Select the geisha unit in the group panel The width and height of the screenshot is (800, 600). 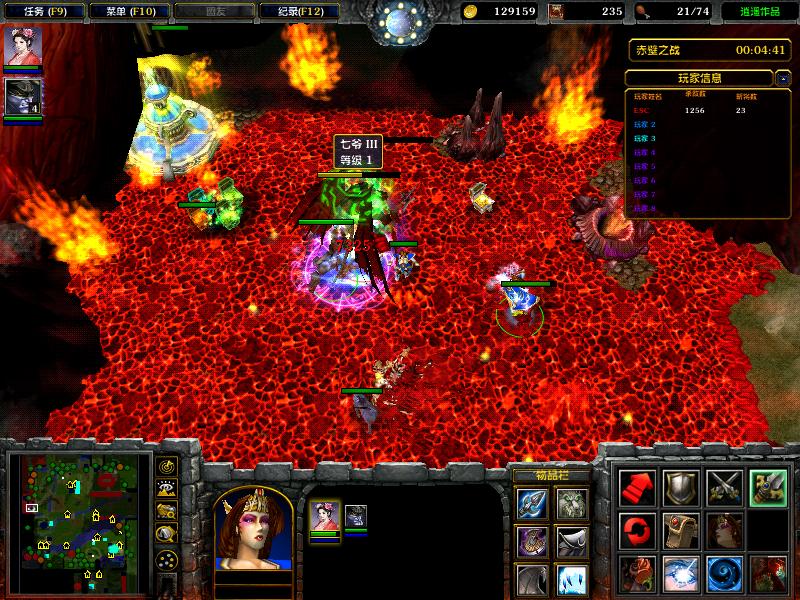click(x=324, y=517)
